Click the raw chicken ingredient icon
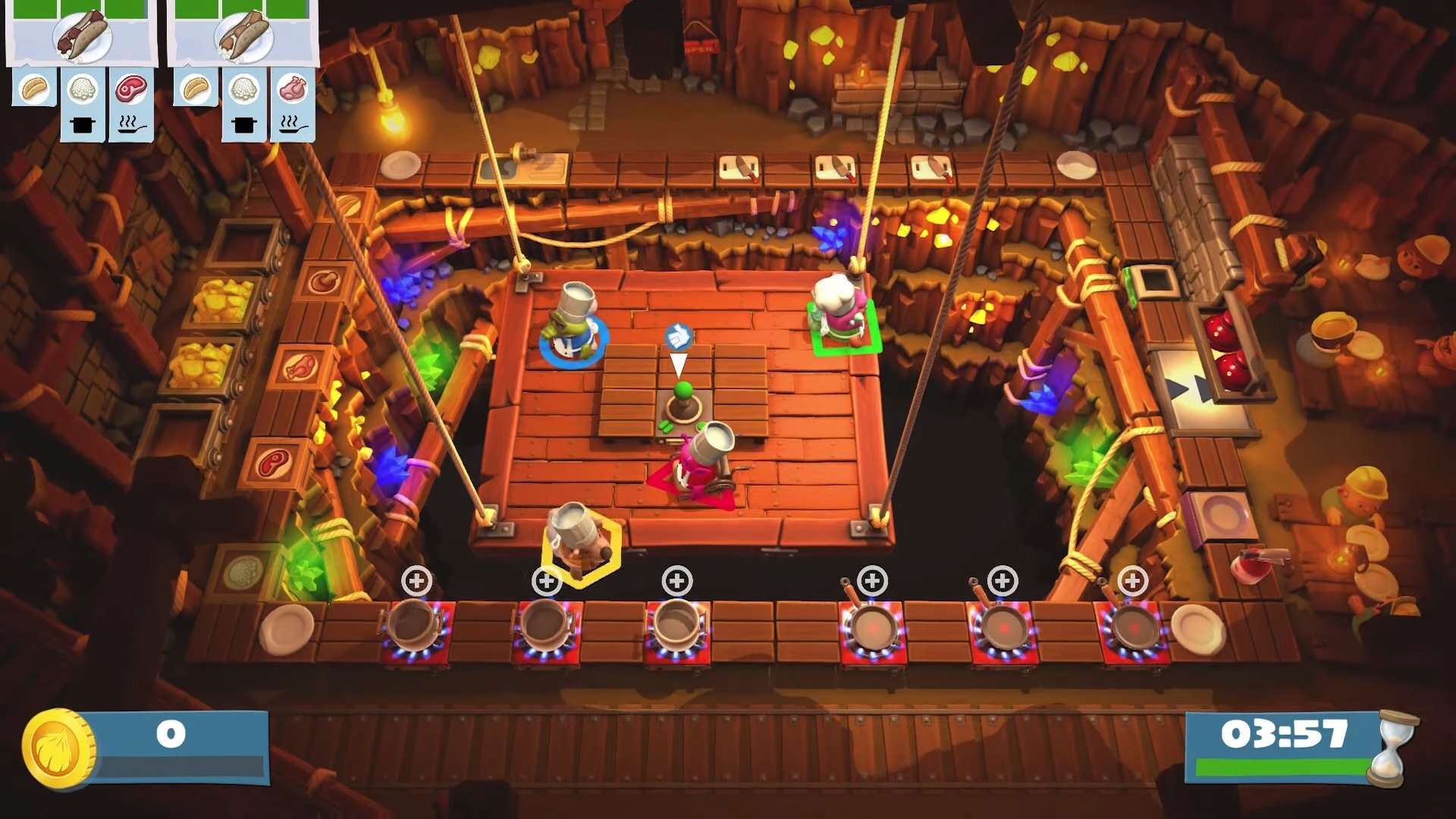Screen dimensions: 1456x819 coord(293,89)
